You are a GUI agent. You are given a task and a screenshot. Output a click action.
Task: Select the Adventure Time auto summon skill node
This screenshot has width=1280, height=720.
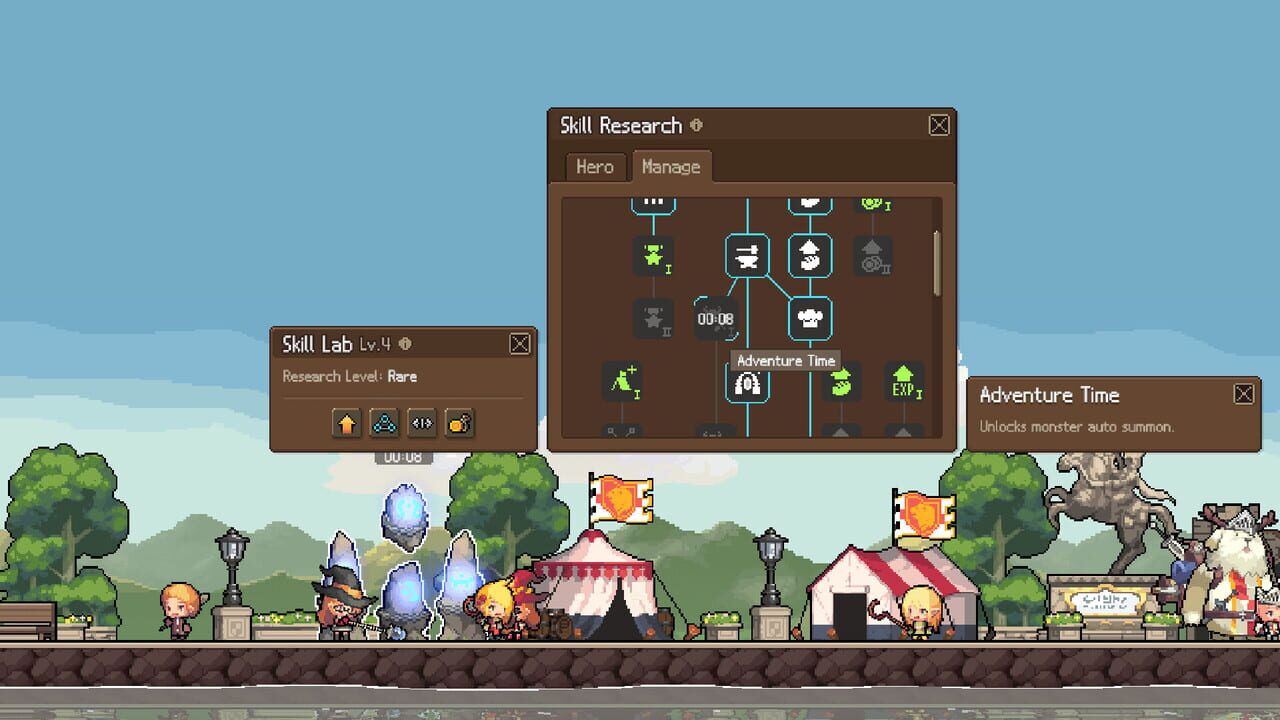click(x=747, y=382)
